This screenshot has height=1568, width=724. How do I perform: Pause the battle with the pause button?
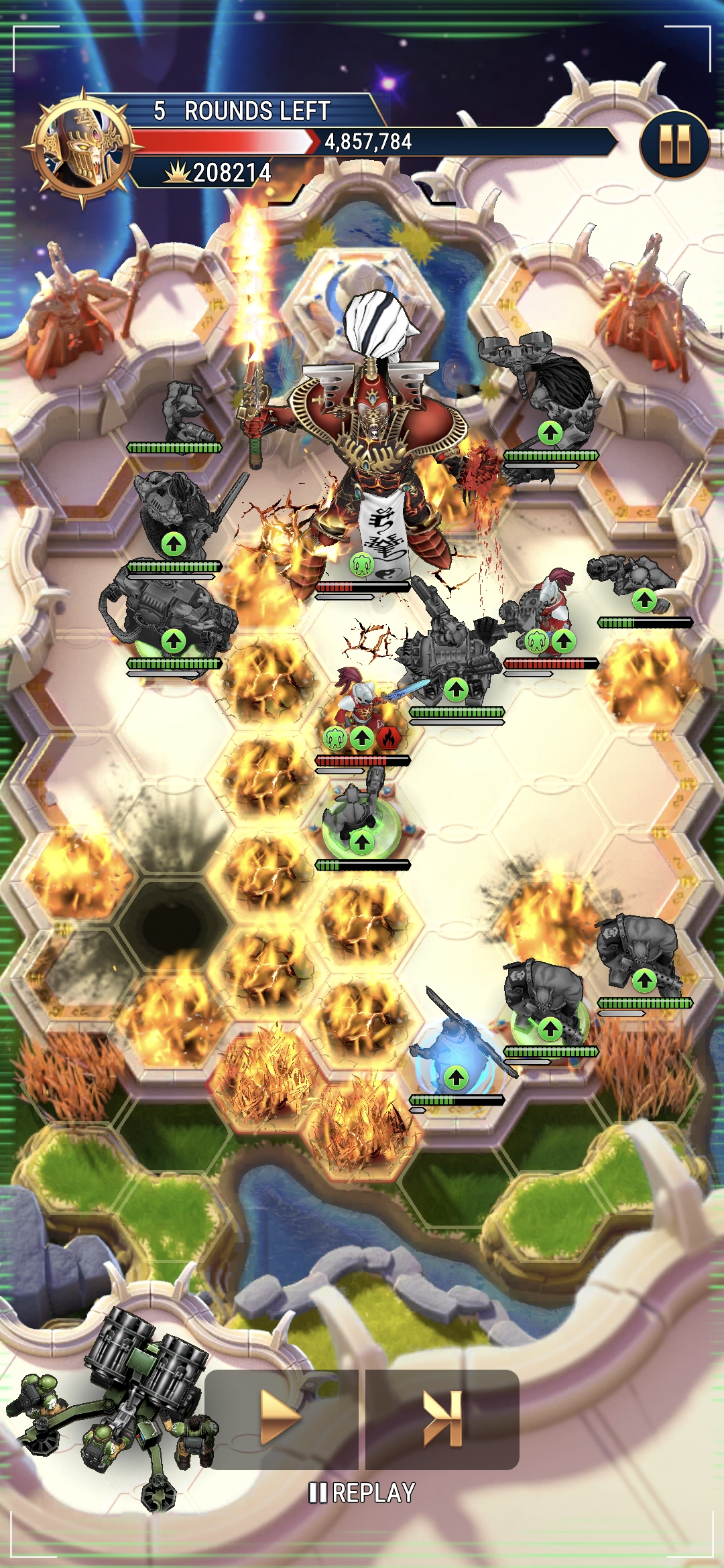tap(674, 145)
